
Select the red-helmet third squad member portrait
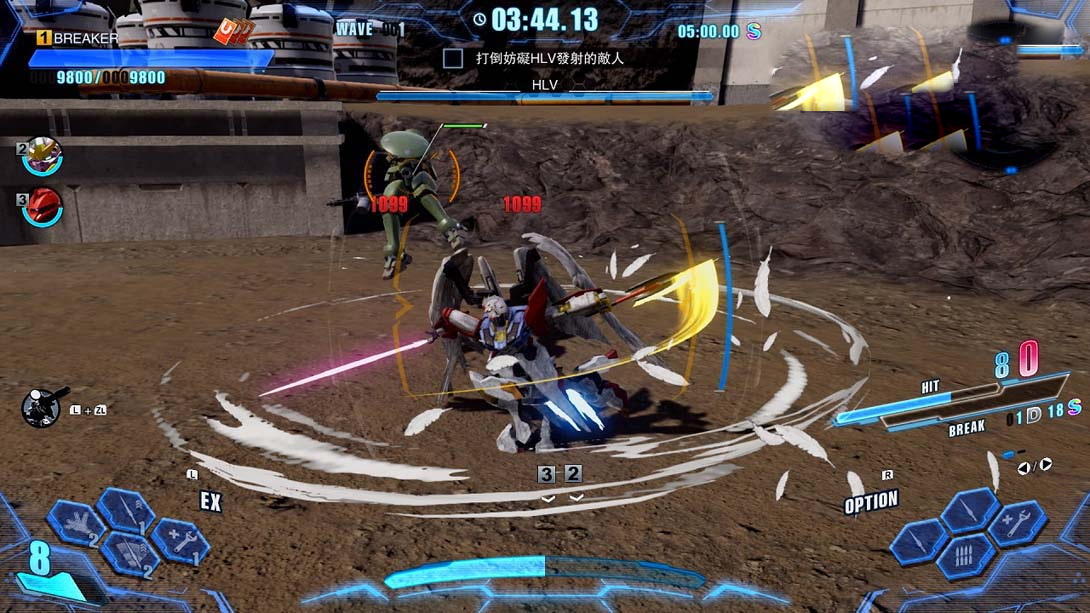point(43,206)
